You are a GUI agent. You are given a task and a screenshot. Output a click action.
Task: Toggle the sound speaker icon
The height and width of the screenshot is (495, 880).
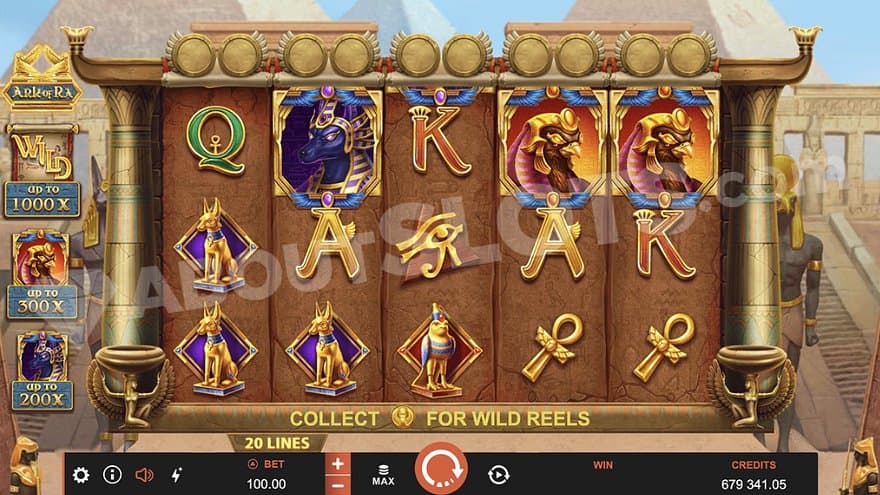(144, 475)
